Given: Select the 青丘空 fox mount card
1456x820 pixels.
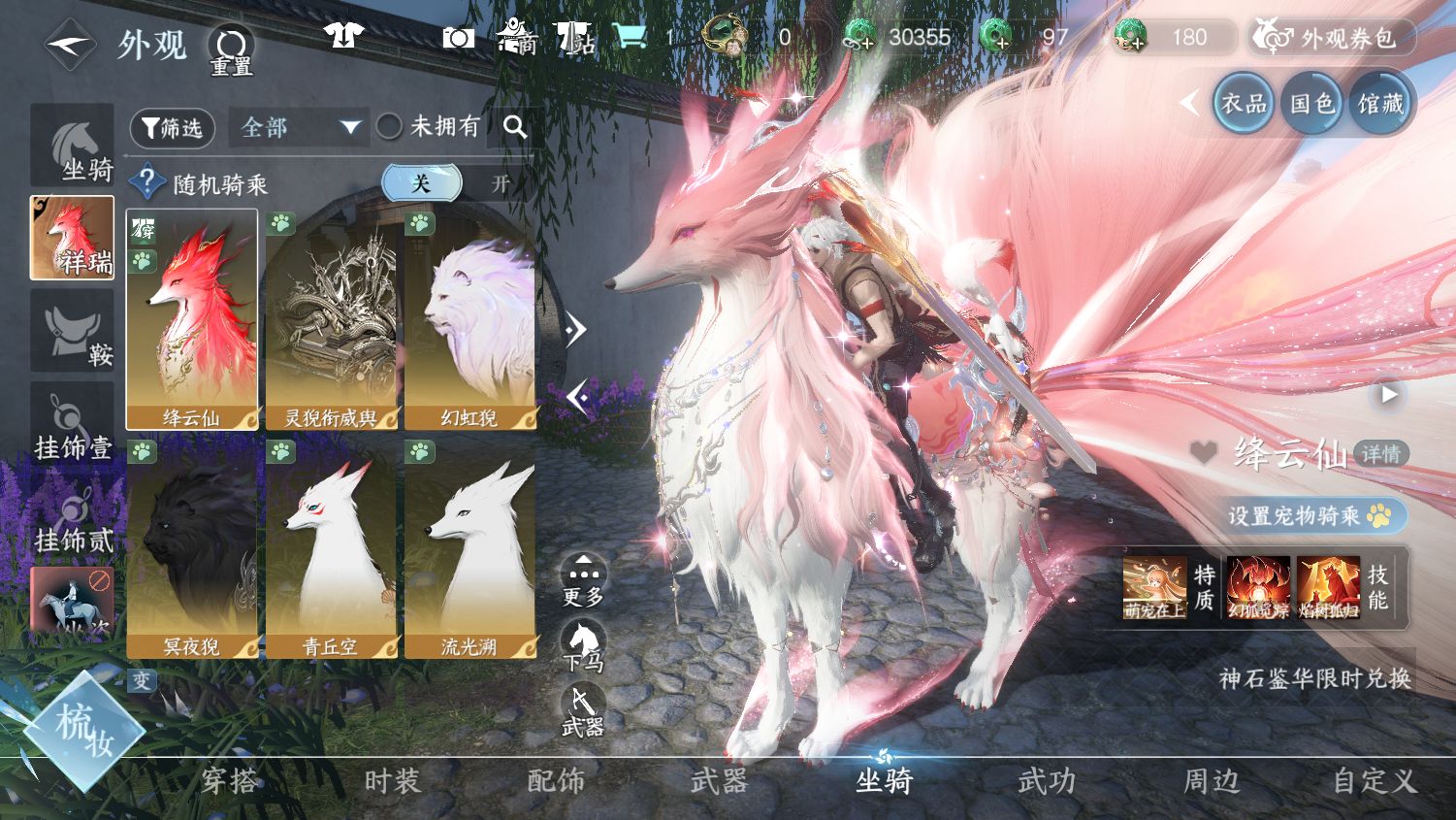Looking at the screenshot, I should click(x=331, y=547).
